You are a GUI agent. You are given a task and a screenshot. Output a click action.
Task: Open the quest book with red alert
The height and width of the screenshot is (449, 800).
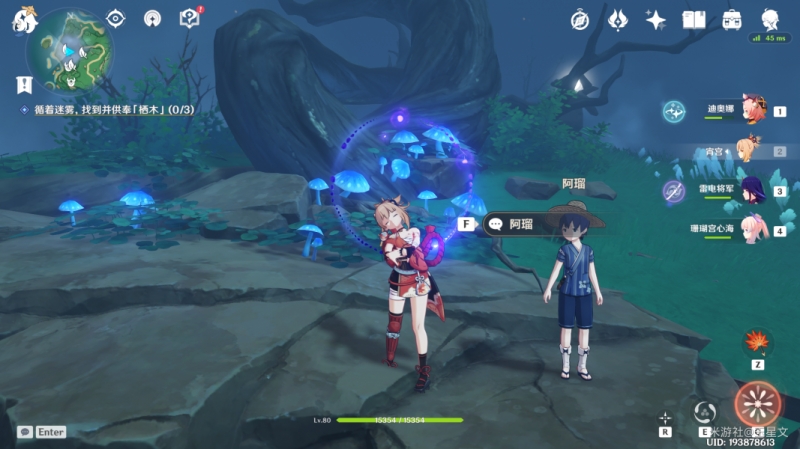(189, 18)
